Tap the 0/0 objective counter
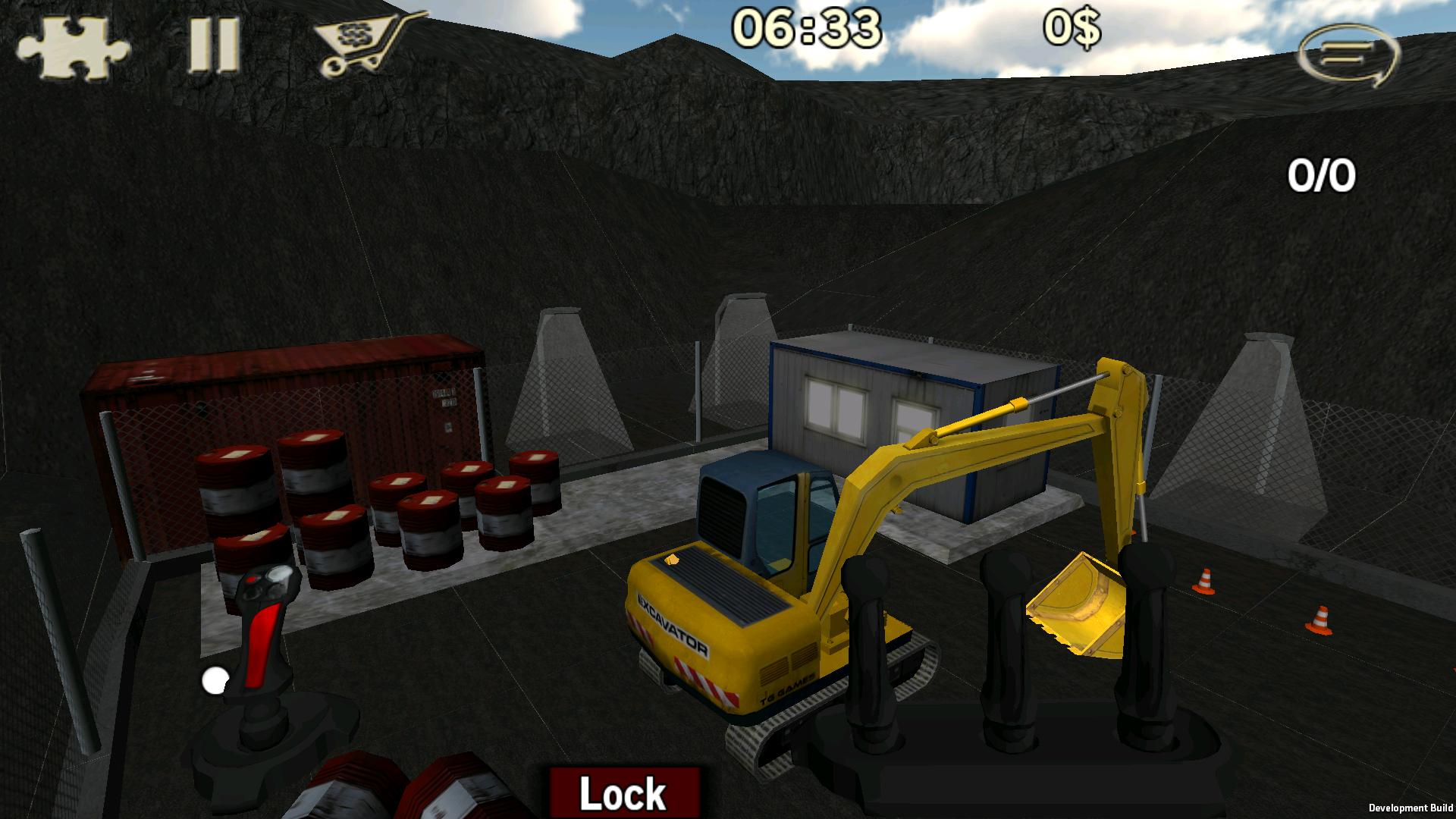 [1323, 174]
